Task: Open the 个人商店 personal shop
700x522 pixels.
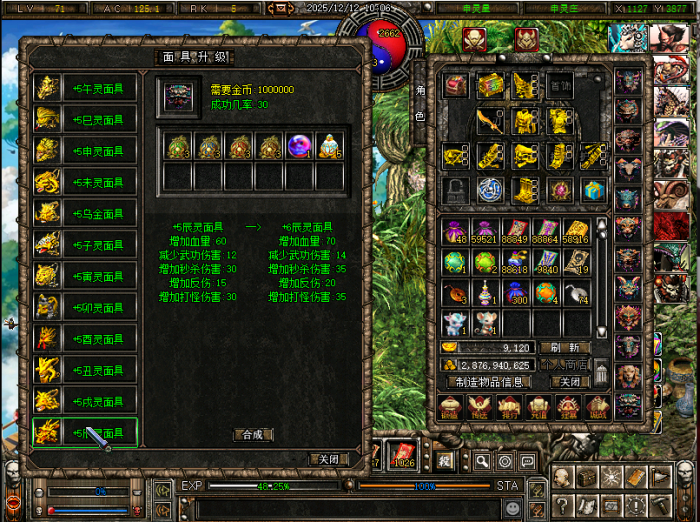Action: (565, 365)
